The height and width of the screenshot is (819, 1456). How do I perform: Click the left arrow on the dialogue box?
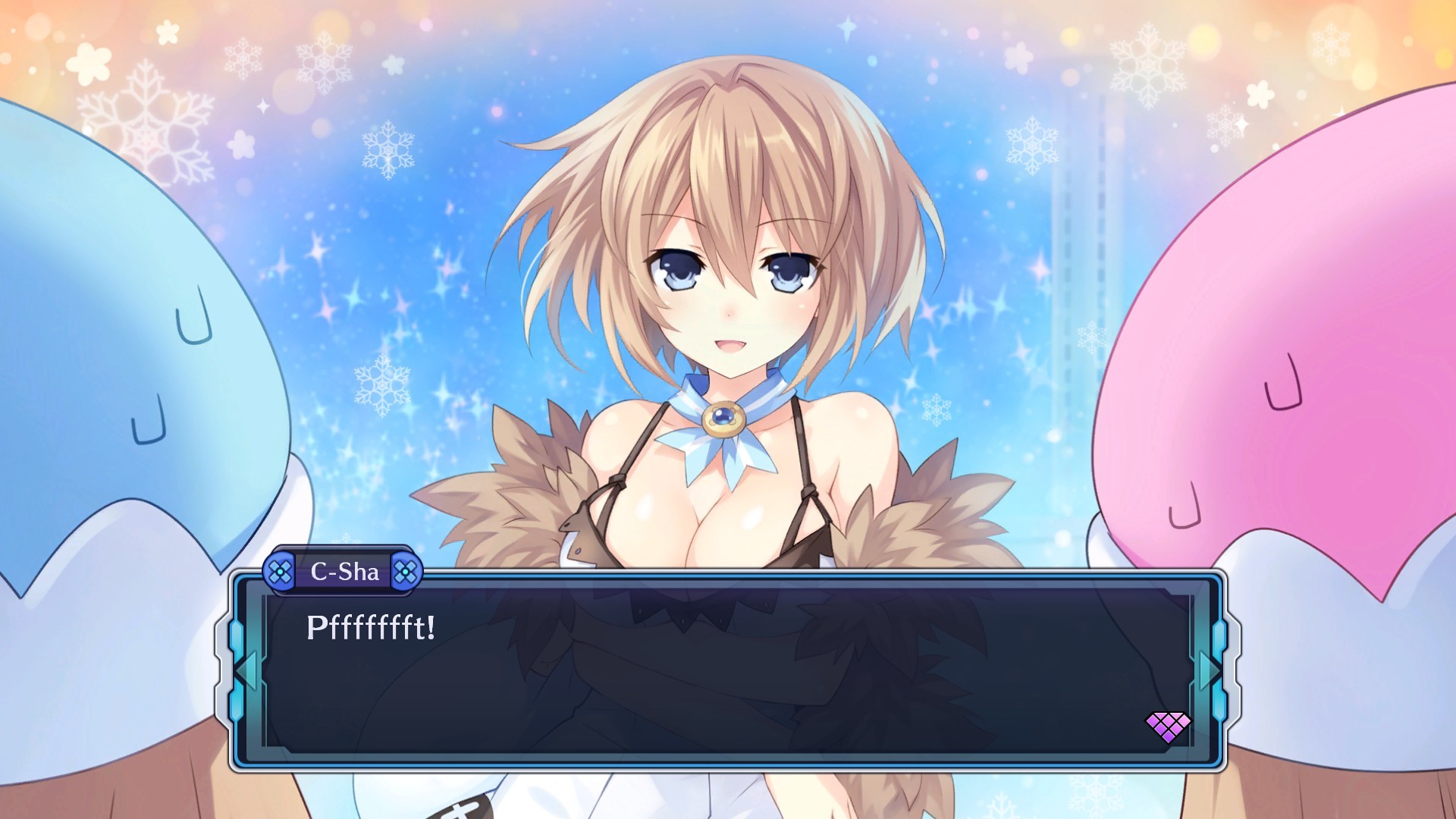[x=246, y=670]
